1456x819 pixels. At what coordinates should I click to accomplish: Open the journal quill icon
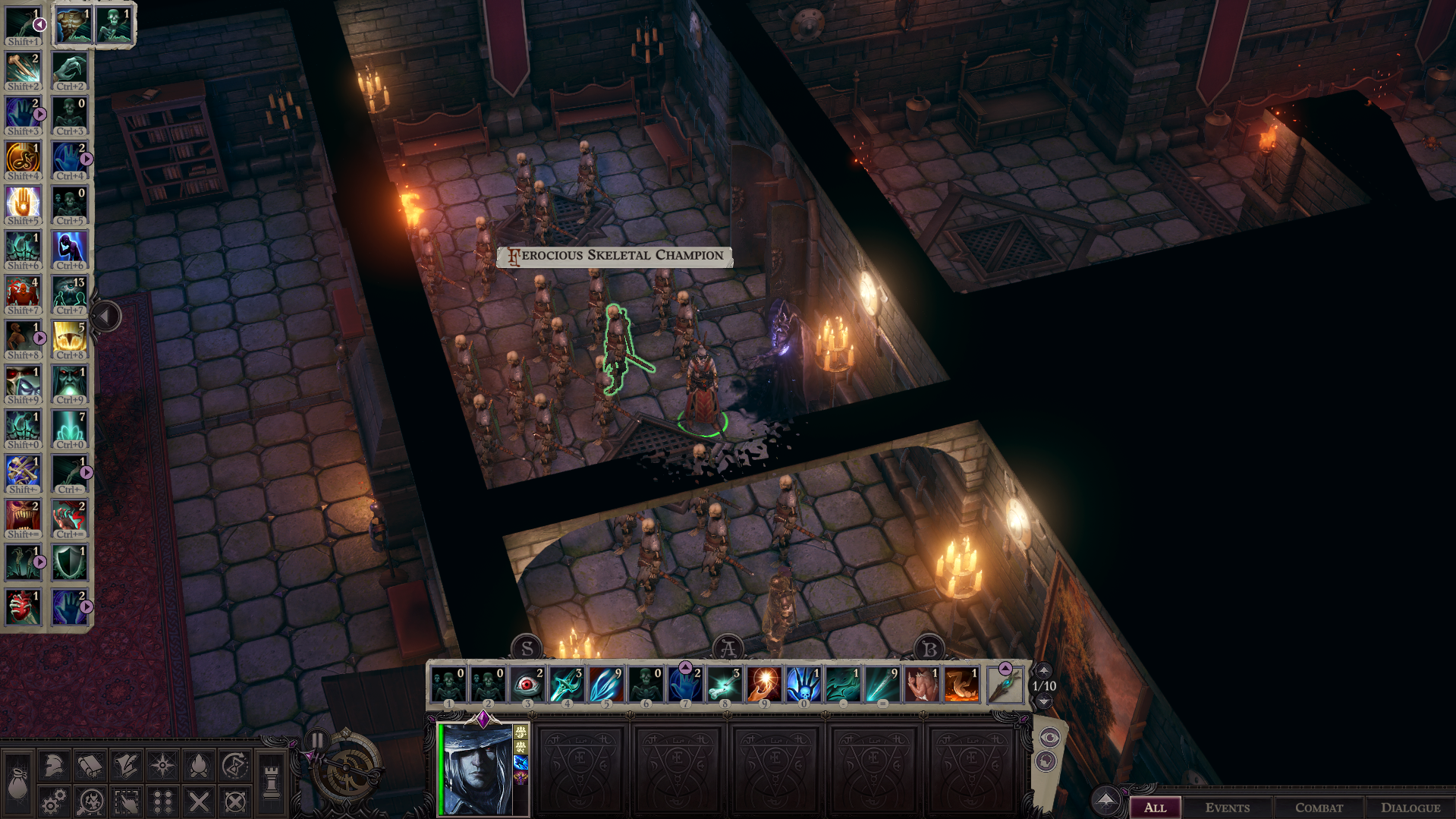point(126,765)
